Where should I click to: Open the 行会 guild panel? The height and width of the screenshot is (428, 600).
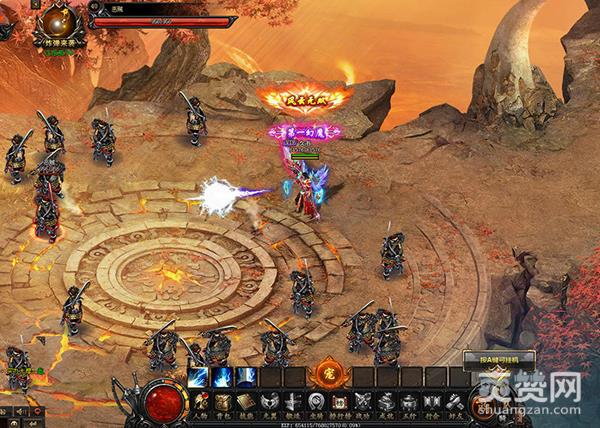point(431,403)
